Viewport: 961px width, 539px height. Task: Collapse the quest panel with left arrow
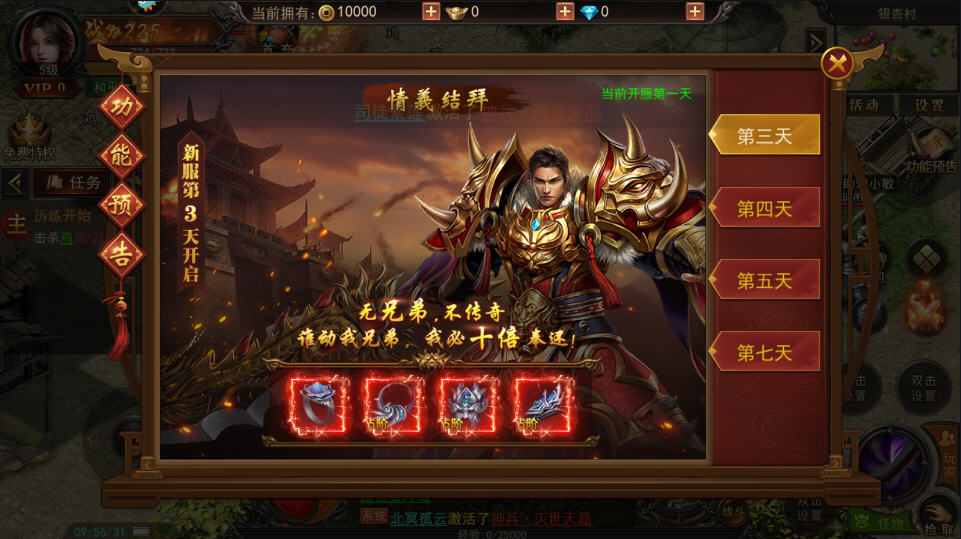15,182
